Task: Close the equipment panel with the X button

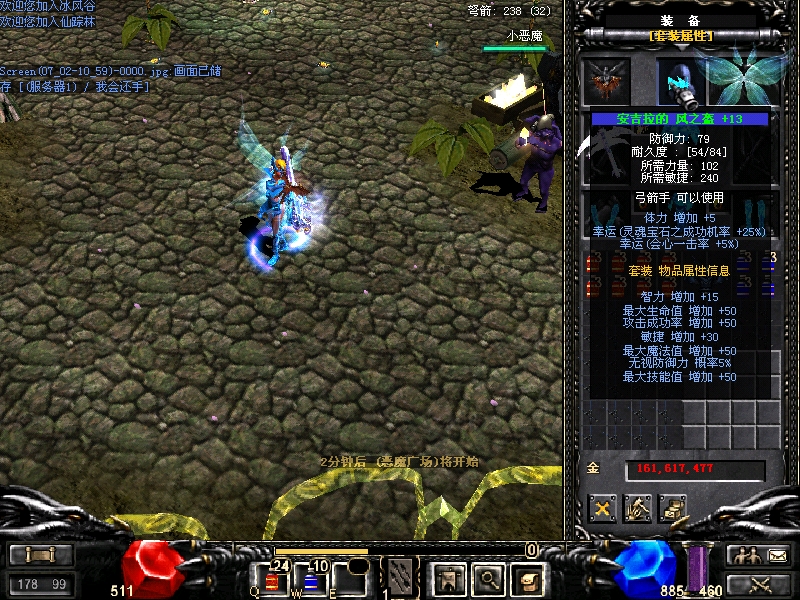Action: (602, 508)
